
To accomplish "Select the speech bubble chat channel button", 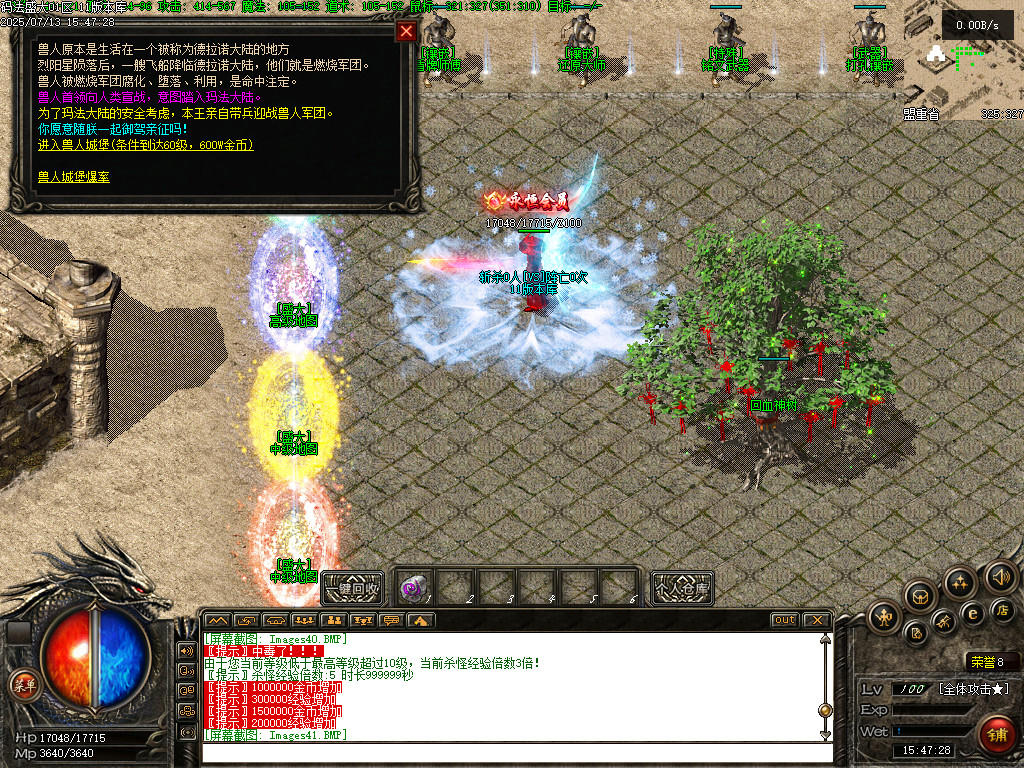I will tap(392, 620).
